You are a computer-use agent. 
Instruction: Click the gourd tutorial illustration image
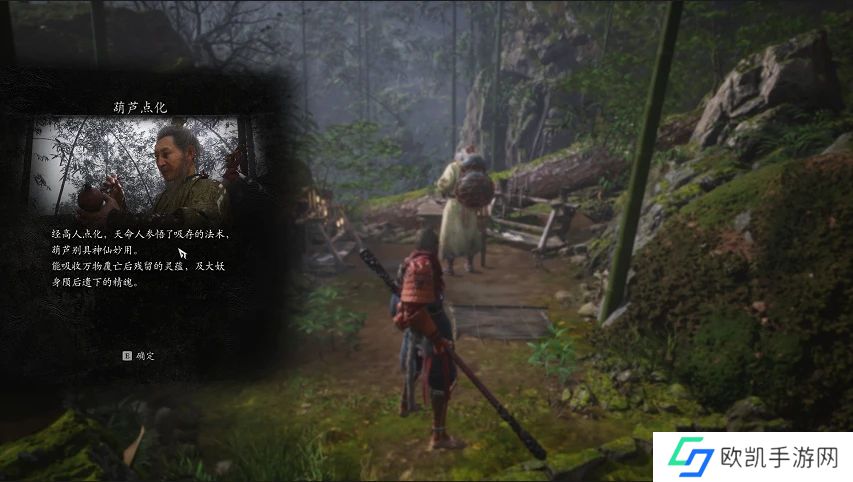pyautogui.click(x=137, y=169)
